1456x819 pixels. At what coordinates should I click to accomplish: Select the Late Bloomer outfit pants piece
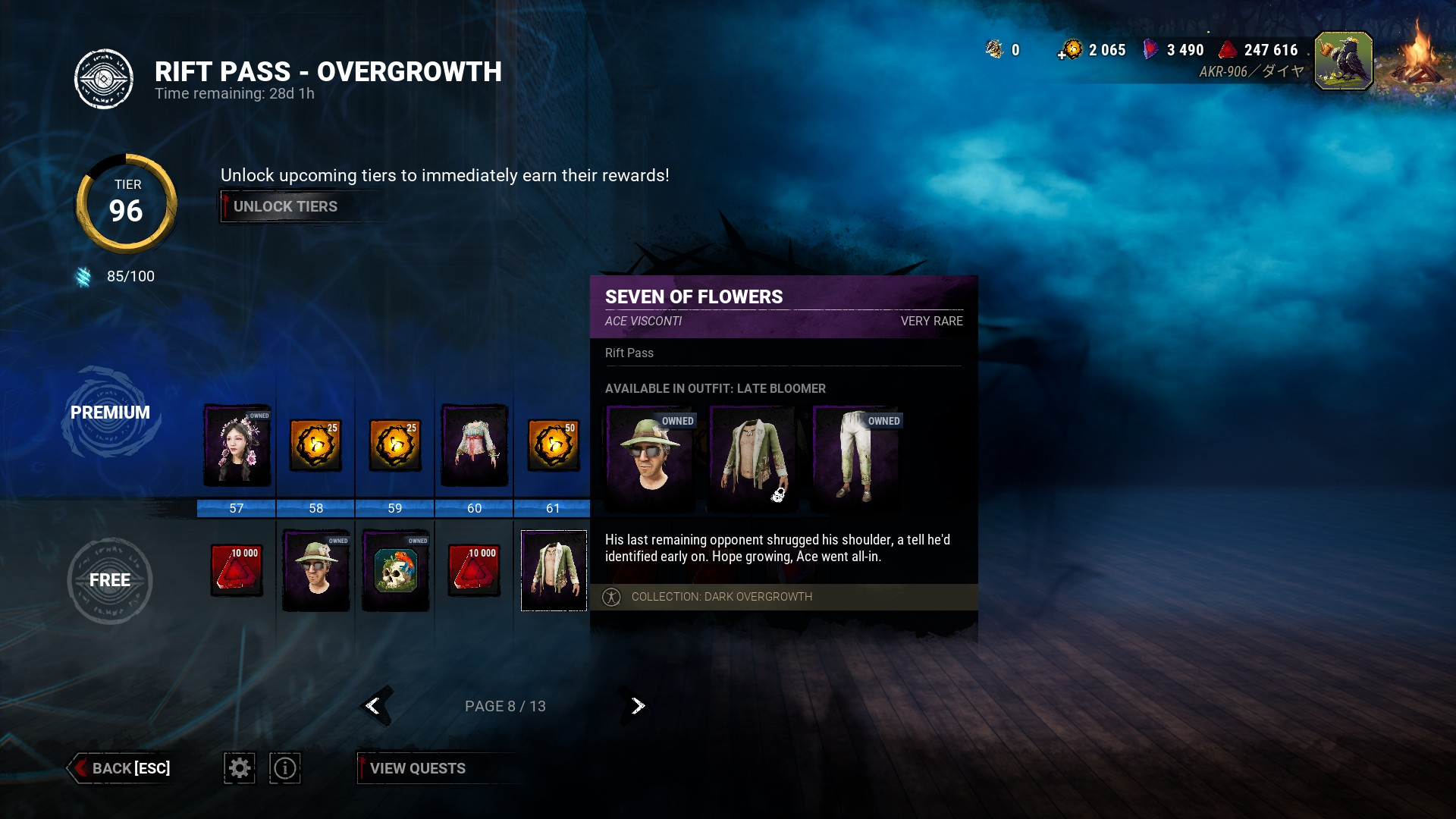pyautogui.click(x=857, y=458)
